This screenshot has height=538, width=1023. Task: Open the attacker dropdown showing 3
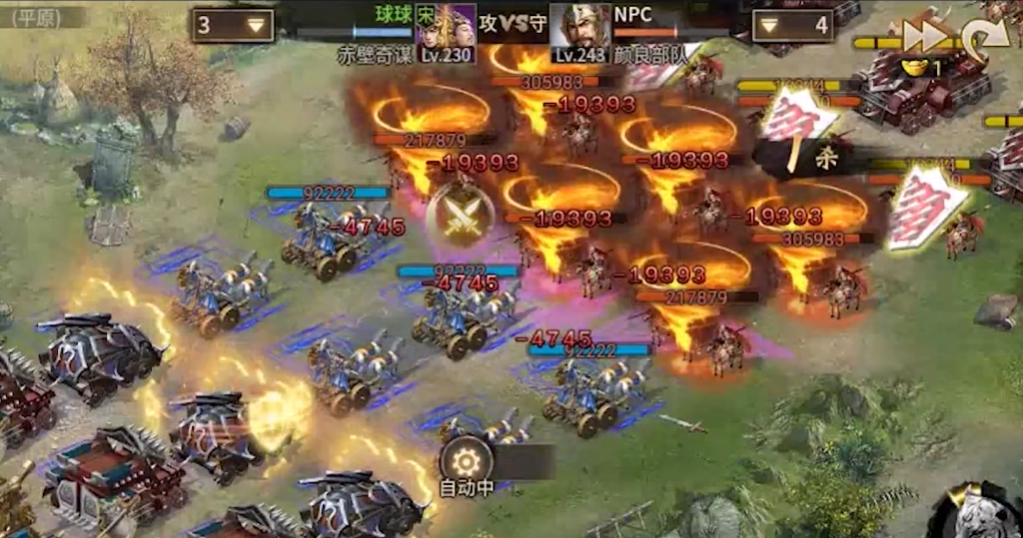point(233,25)
